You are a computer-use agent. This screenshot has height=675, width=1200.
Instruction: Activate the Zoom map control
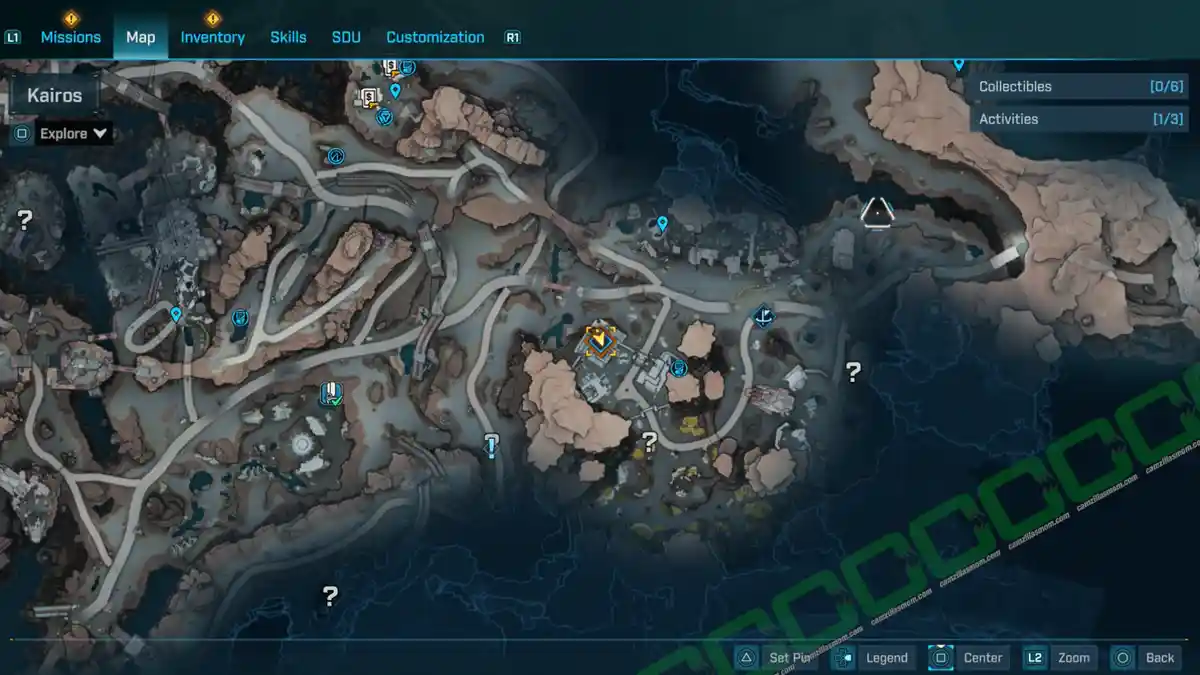[1059, 657]
